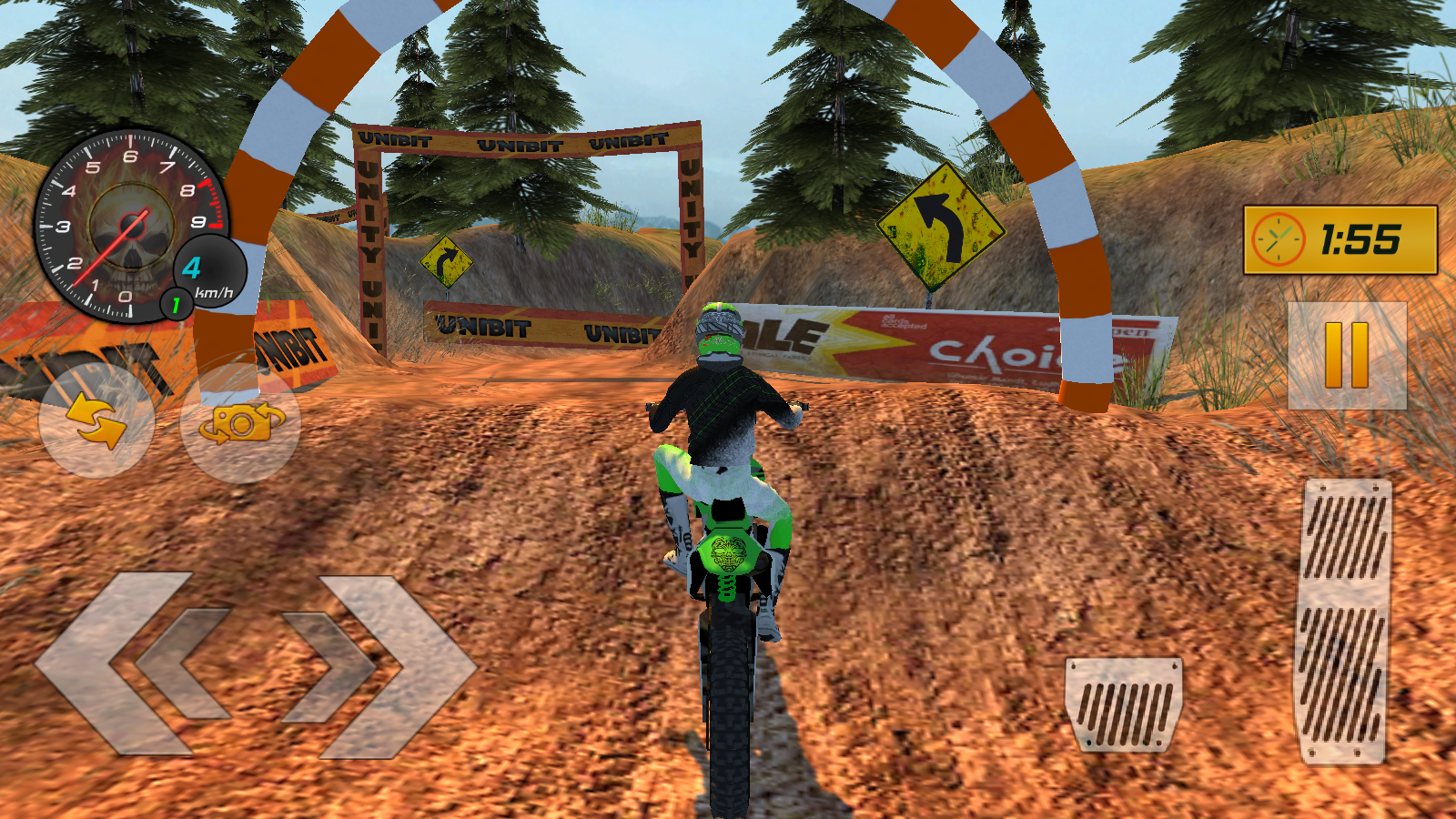
Task: Switch the camera view with the camera icon
Action: (241, 423)
